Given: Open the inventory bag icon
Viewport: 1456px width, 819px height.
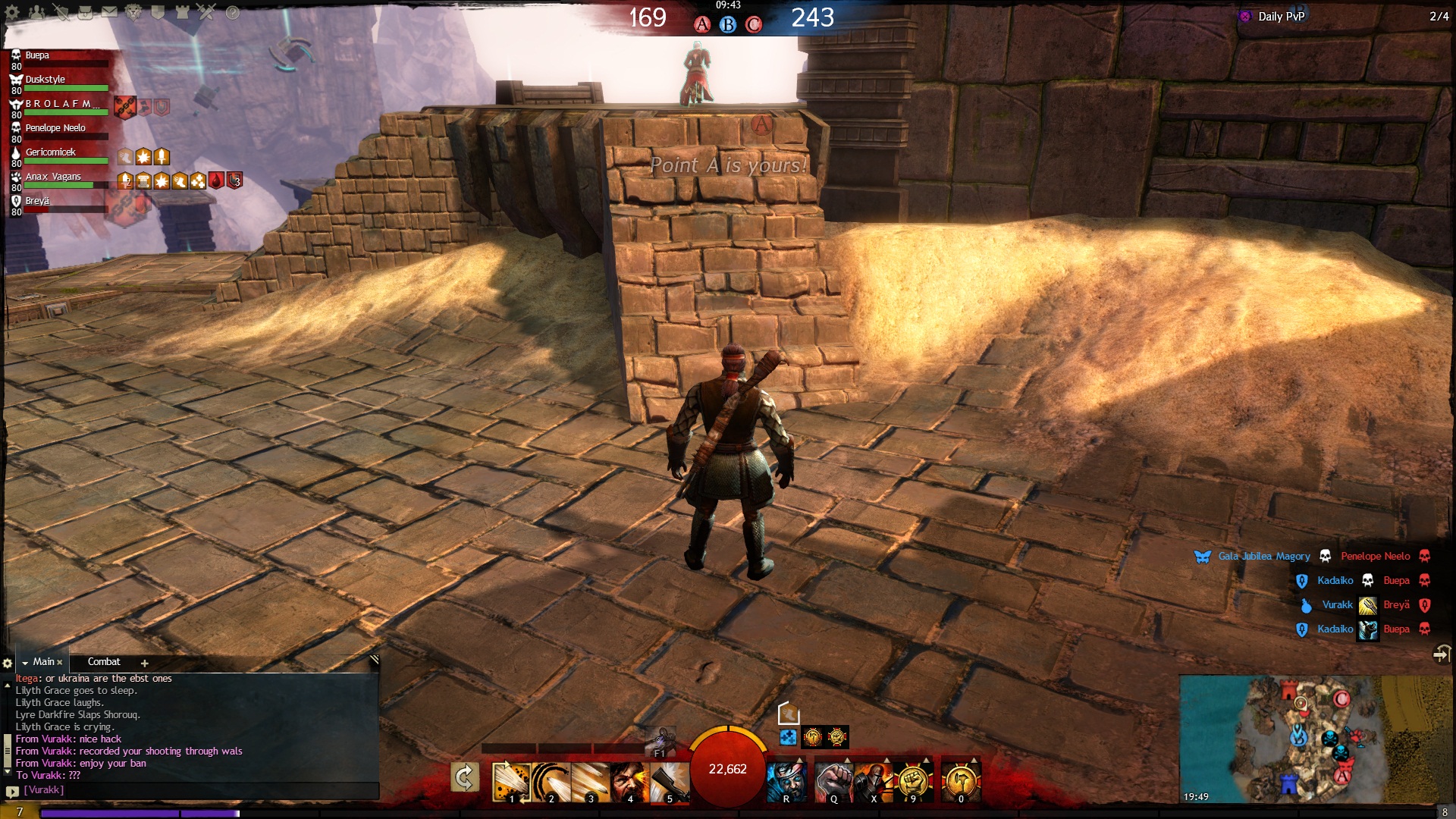Looking at the screenshot, I should click(85, 12).
